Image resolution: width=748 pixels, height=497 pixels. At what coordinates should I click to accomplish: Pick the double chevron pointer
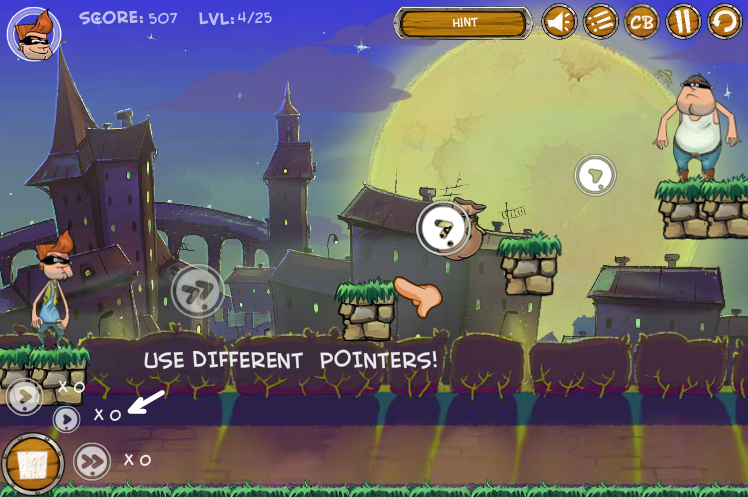click(x=92, y=461)
